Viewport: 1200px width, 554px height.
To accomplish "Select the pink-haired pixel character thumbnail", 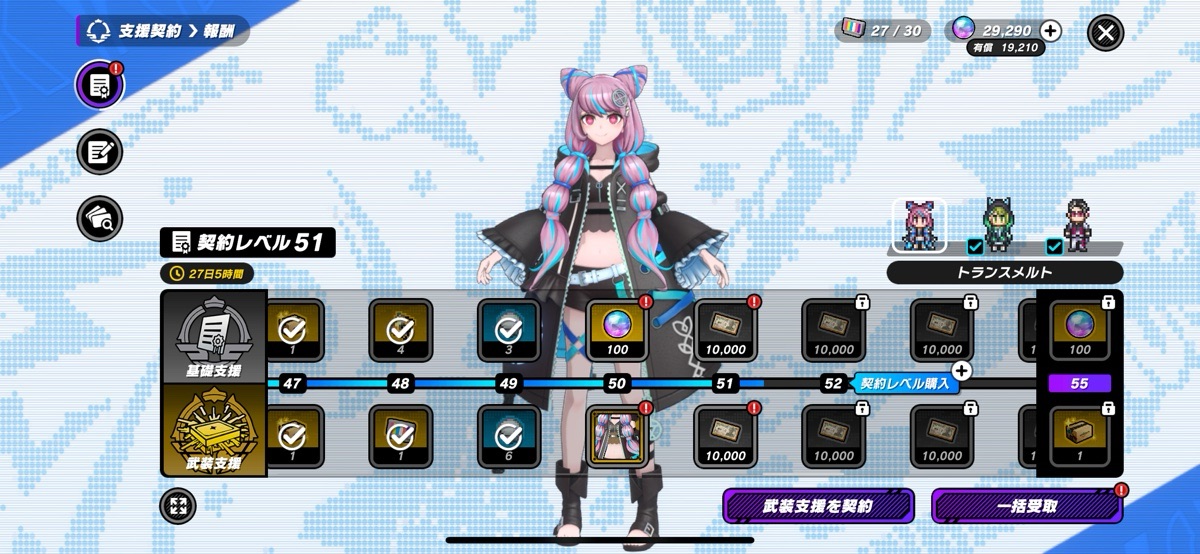I will 919,226.
